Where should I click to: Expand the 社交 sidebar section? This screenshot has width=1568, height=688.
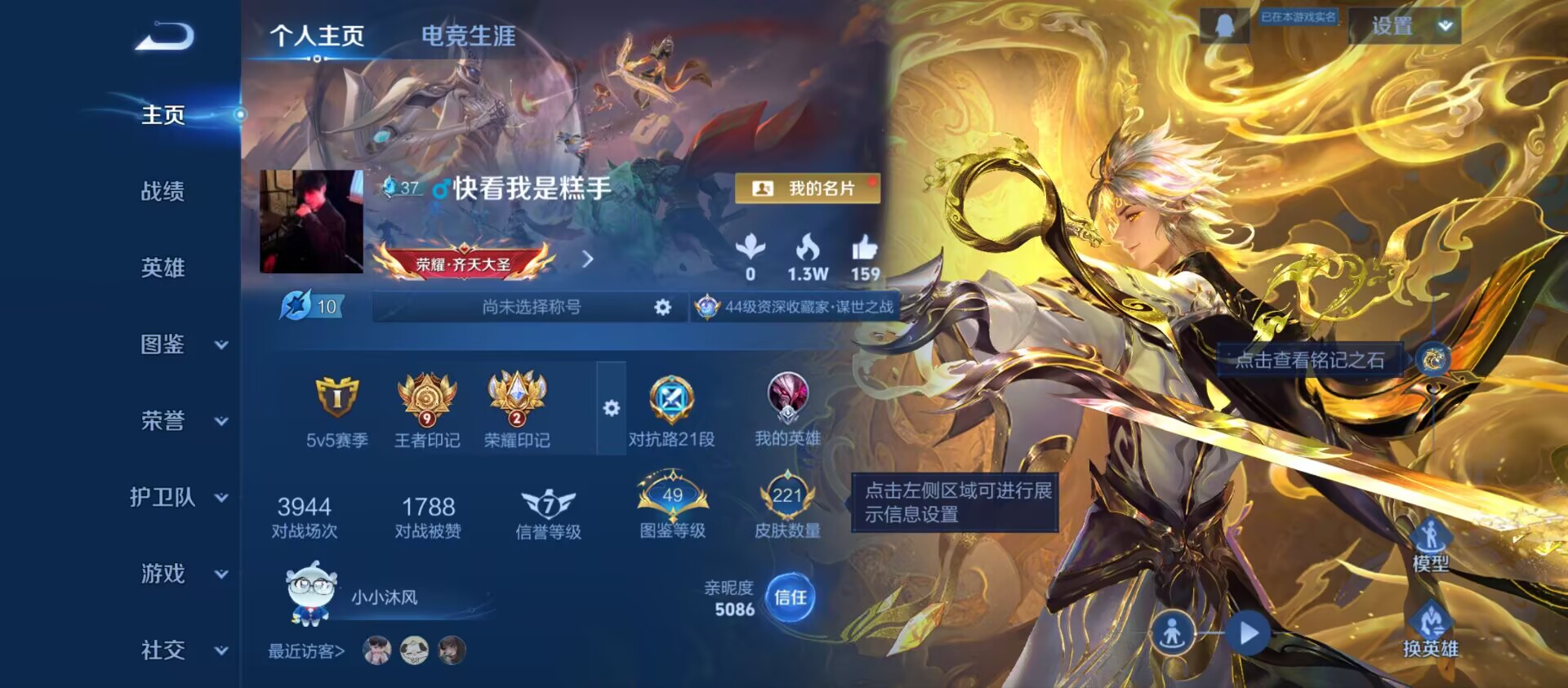(x=172, y=651)
